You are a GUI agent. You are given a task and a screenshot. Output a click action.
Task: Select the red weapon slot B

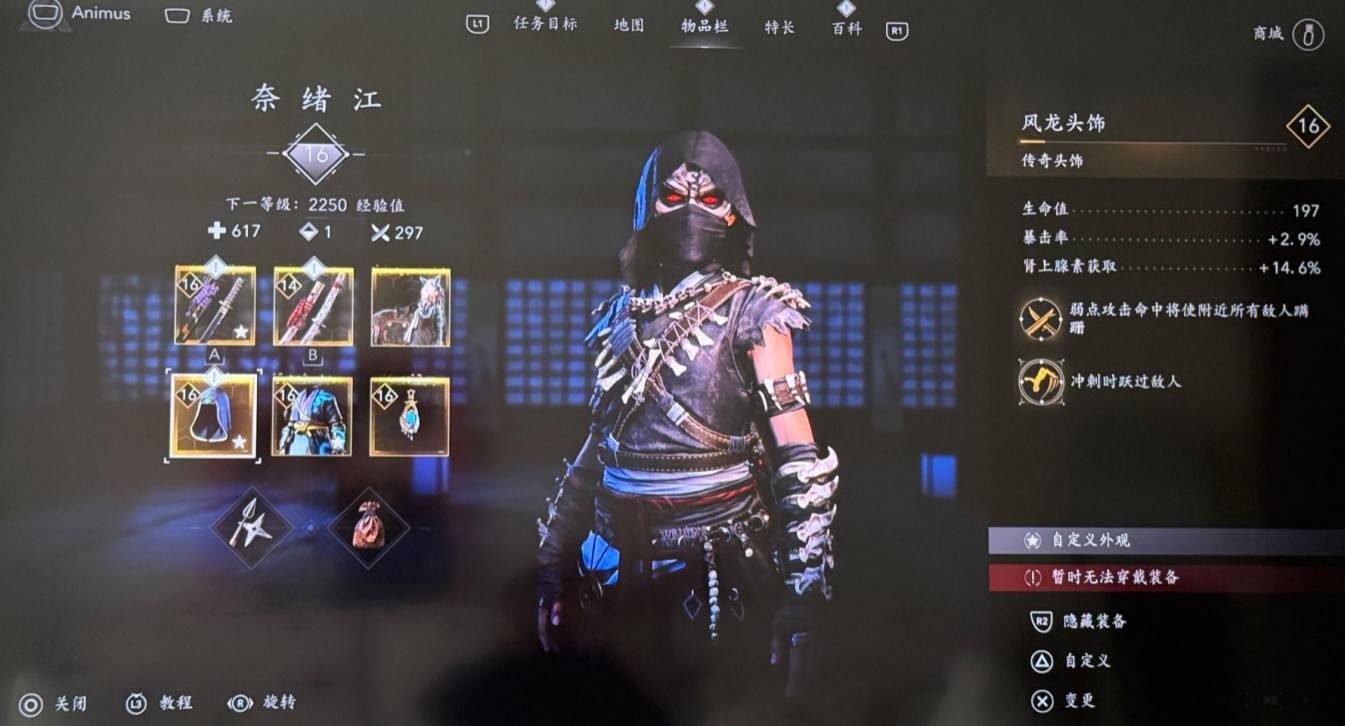[313, 305]
